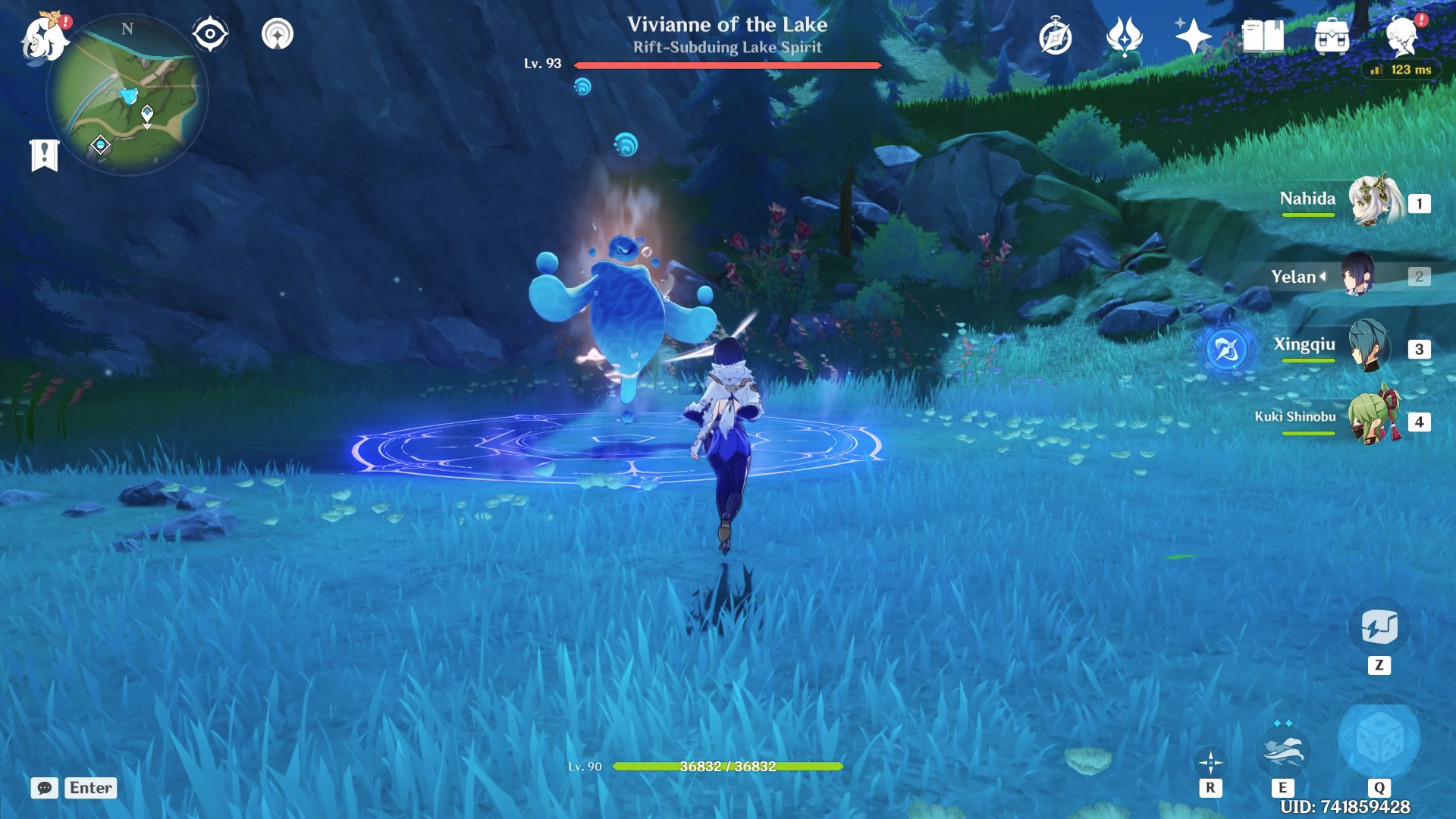Viewport: 1456px width, 819px height.
Task: Open the quest log exclamation banner
Action: [x=45, y=155]
